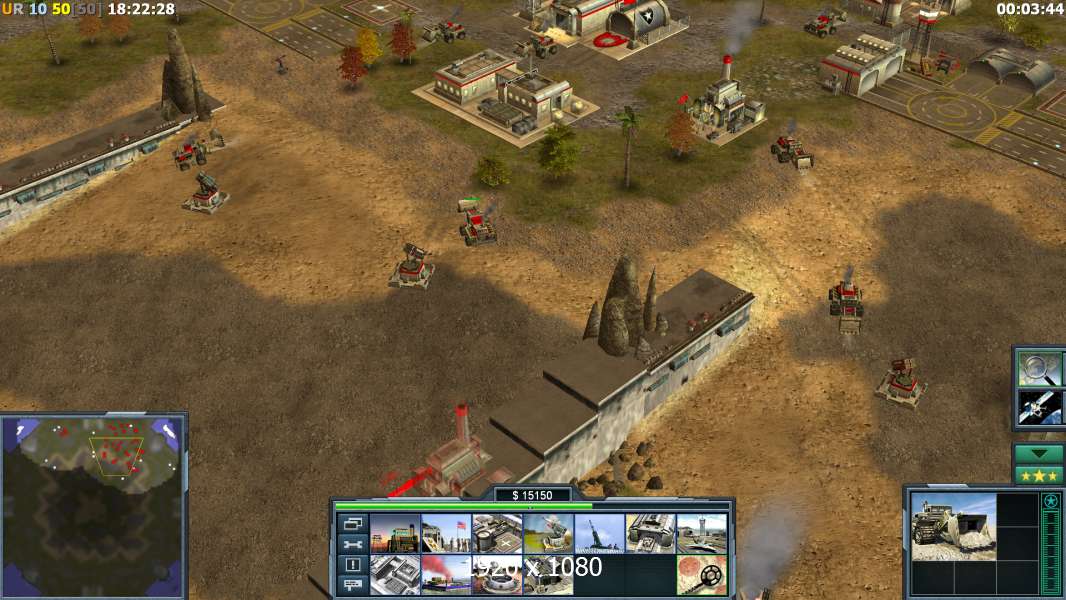1066x600 pixels.
Task: Select the grey building icon on the bottom row
Action: point(395,575)
